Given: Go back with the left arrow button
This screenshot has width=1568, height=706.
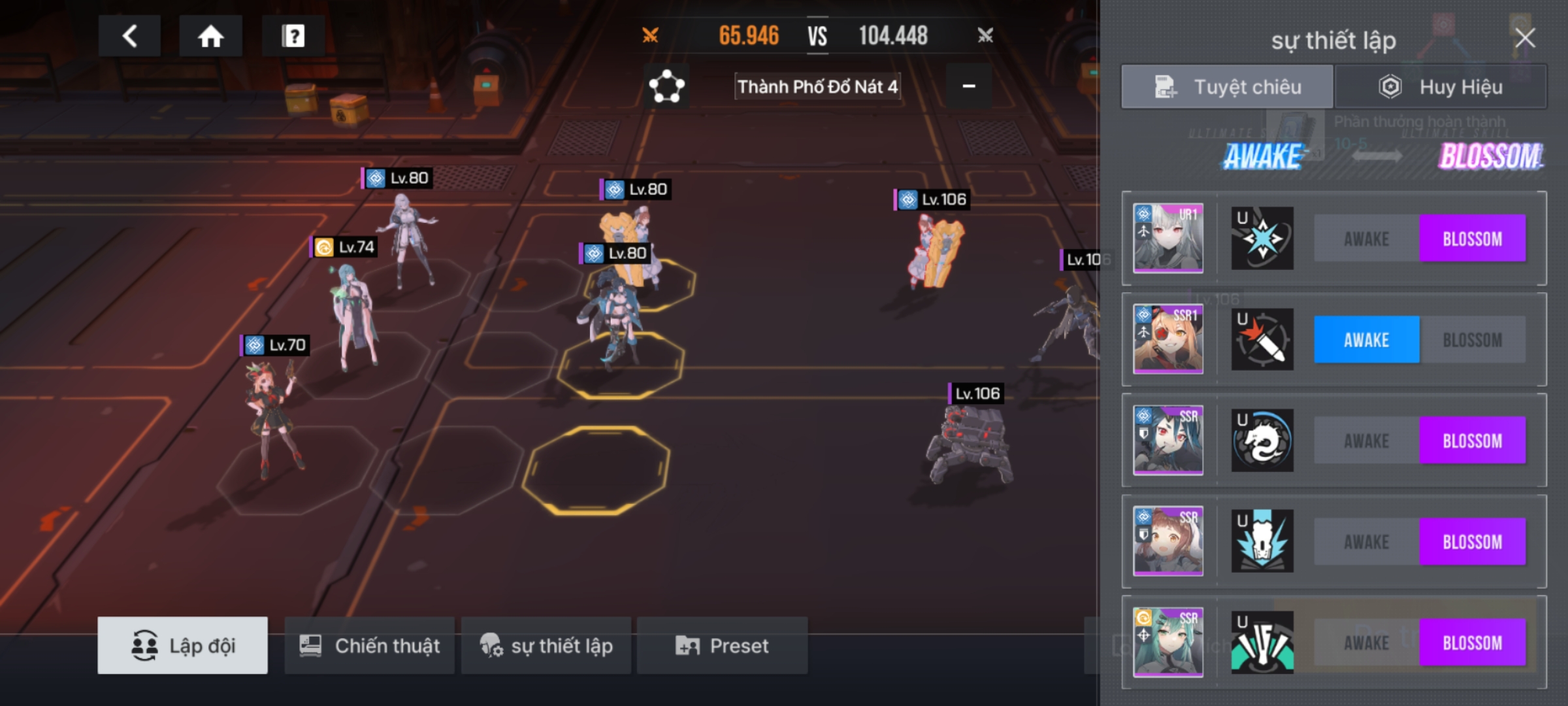Looking at the screenshot, I should [129, 36].
